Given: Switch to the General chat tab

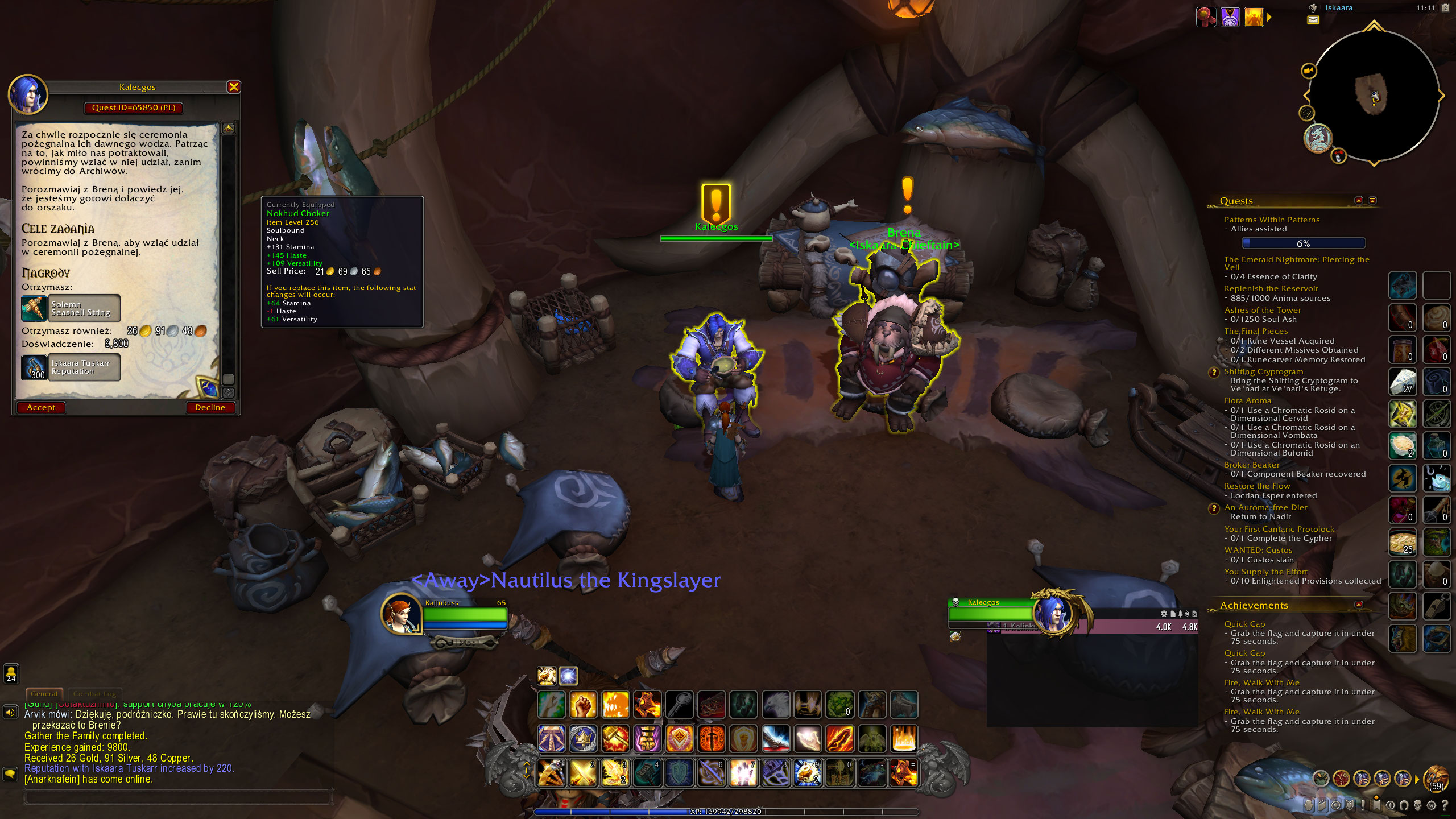Looking at the screenshot, I should pyautogui.click(x=44, y=694).
